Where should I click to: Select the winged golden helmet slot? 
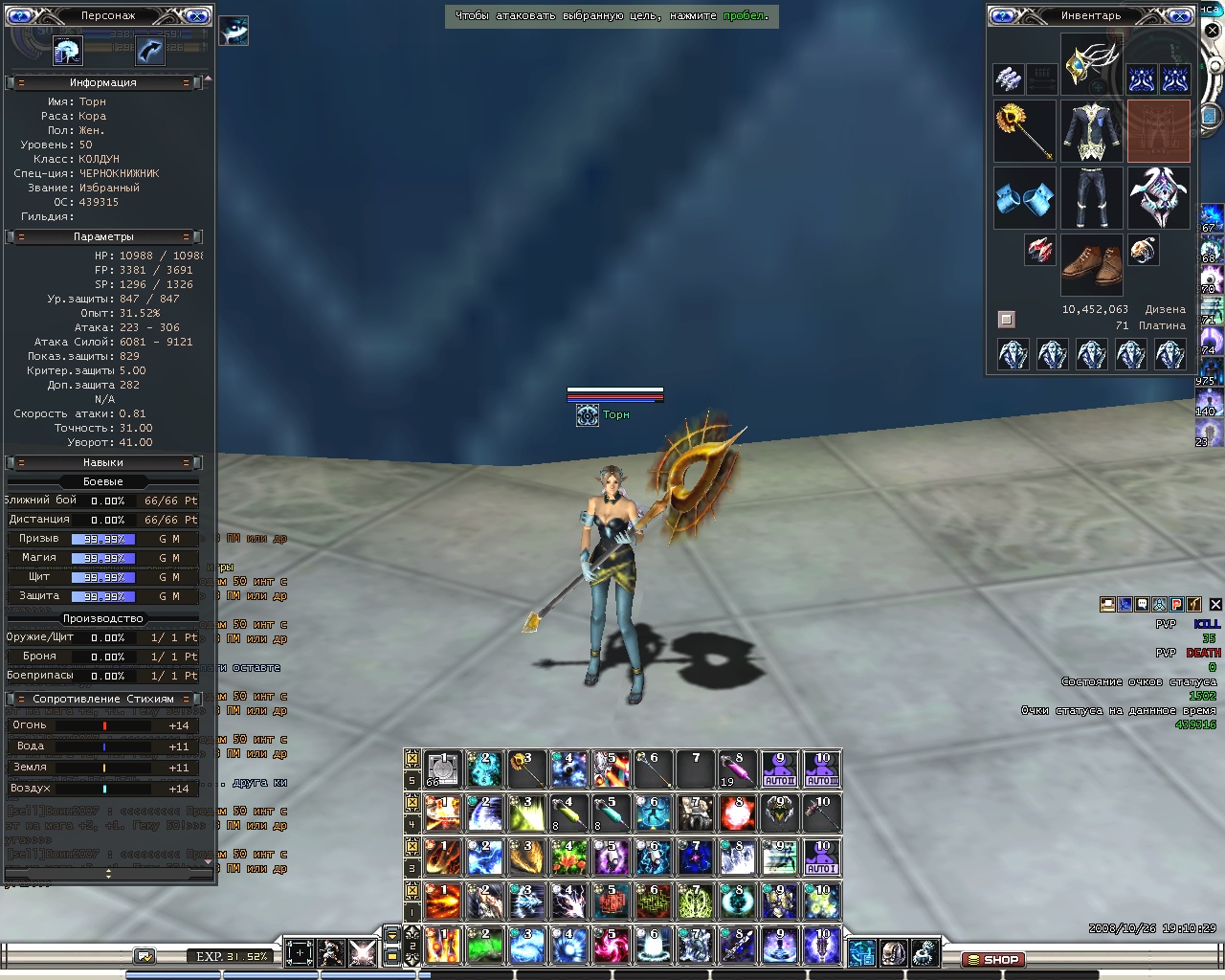[x=1091, y=63]
